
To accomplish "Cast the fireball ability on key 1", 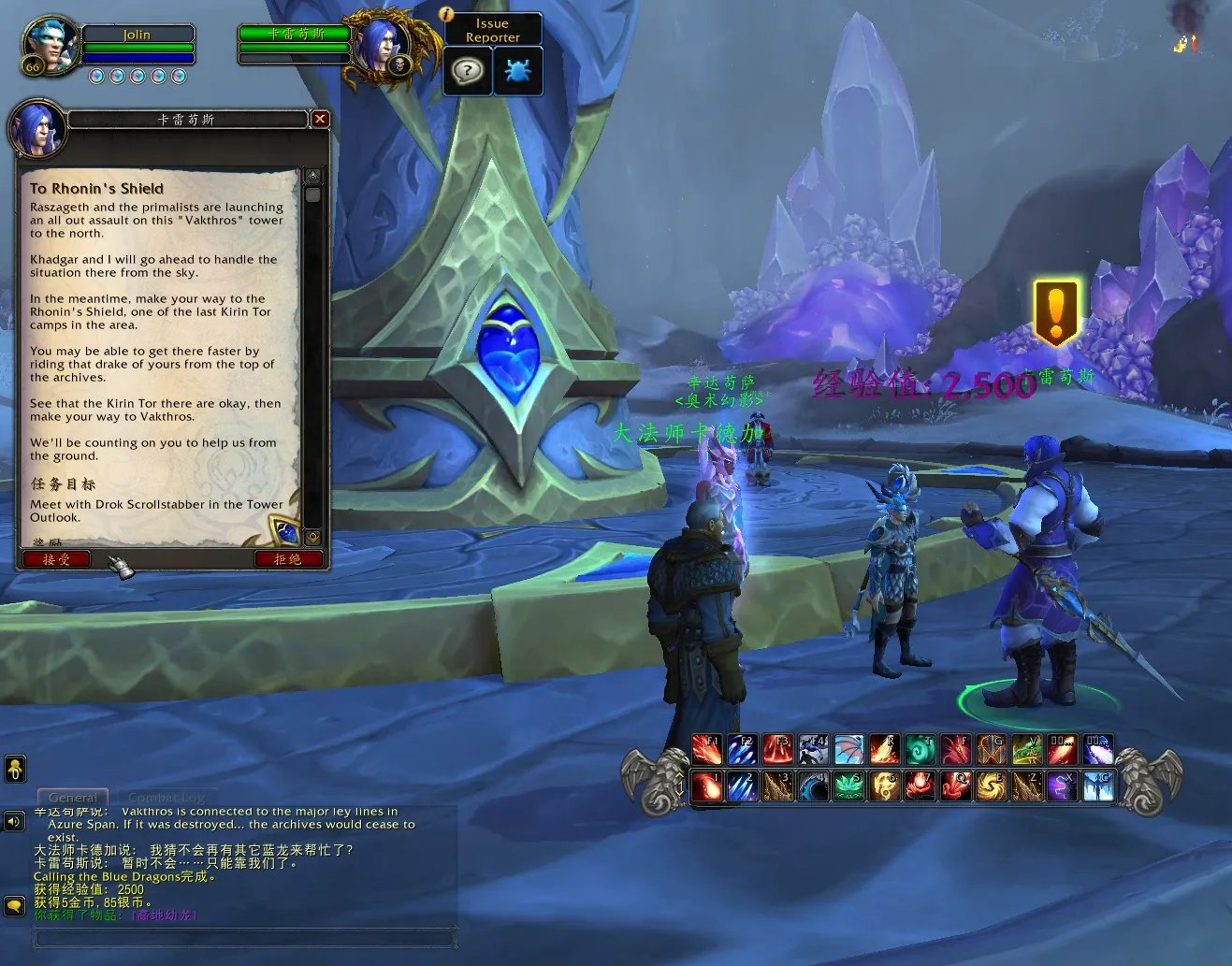I will pyautogui.click(x=707, y=786).
